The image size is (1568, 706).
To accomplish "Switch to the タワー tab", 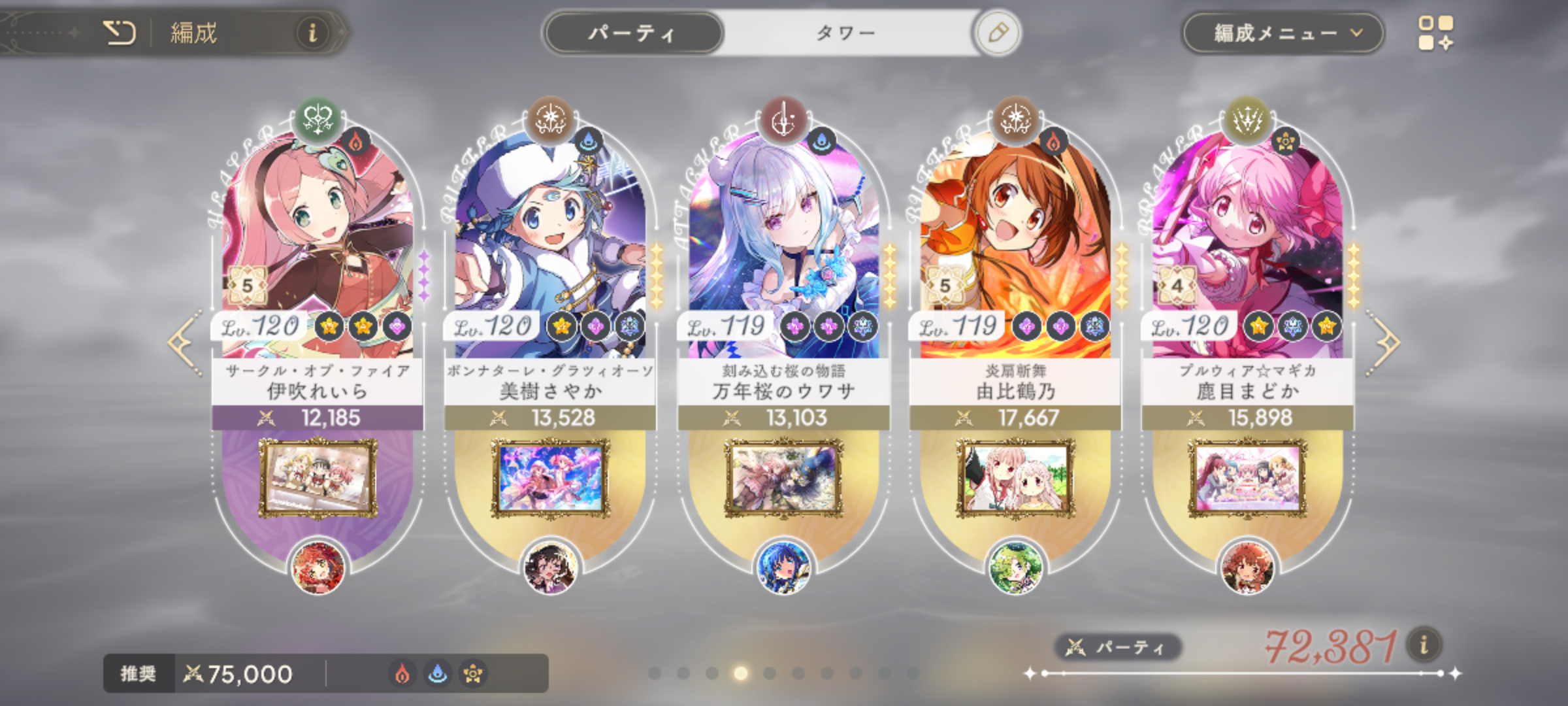I will click(x=846, y=33).
